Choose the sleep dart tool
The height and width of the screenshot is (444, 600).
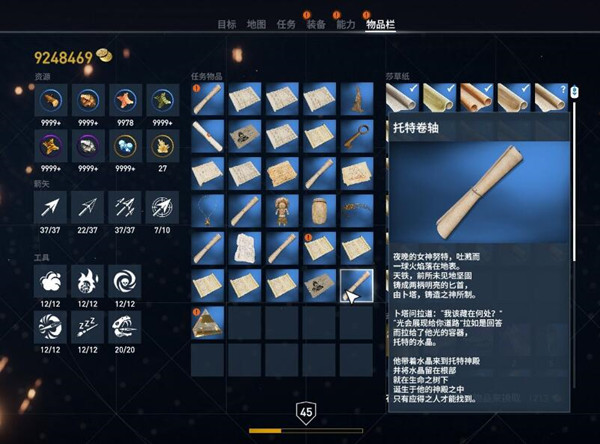[x=85, y=325]
